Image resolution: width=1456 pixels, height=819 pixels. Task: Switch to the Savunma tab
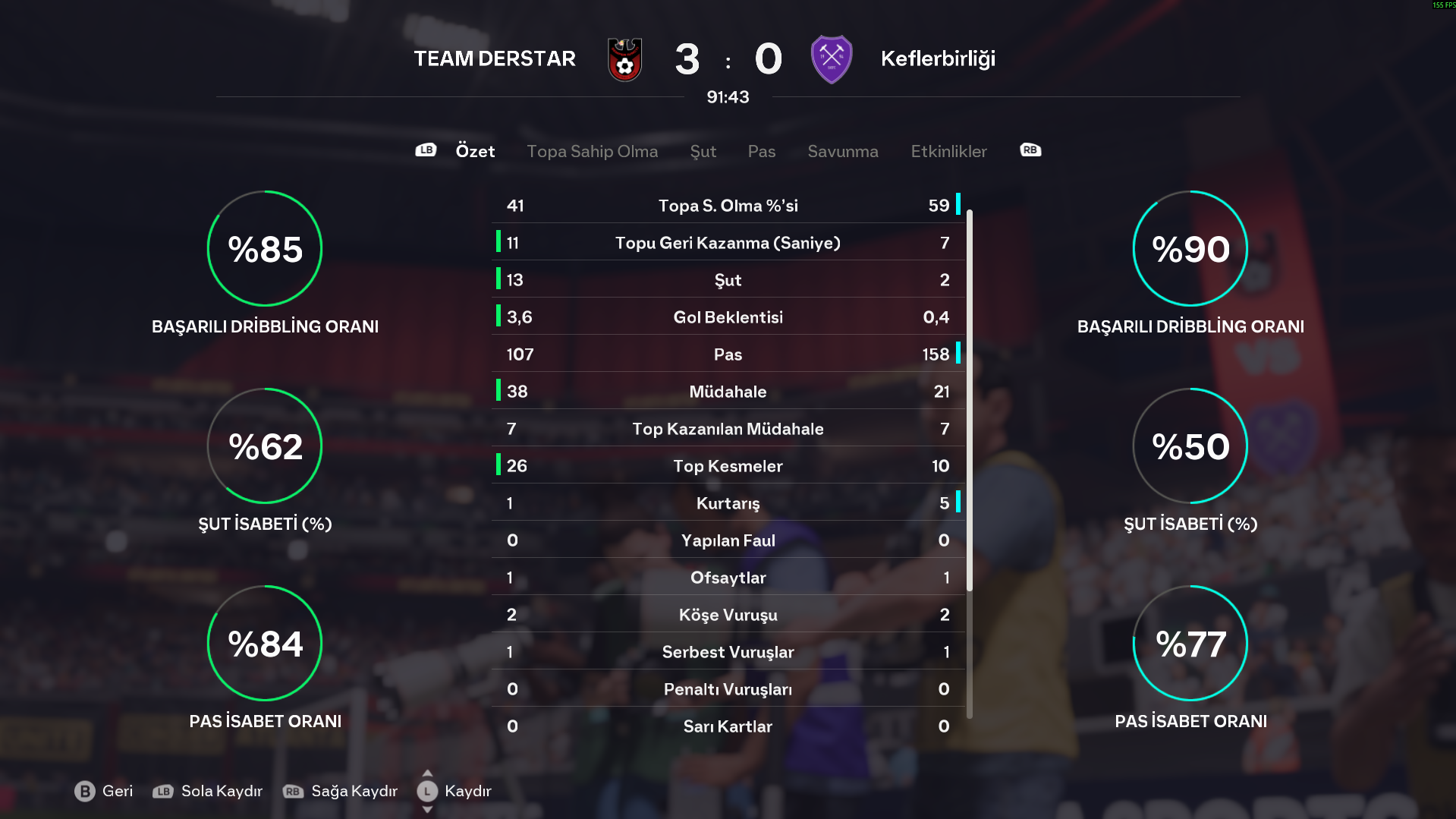coord(842,151)
